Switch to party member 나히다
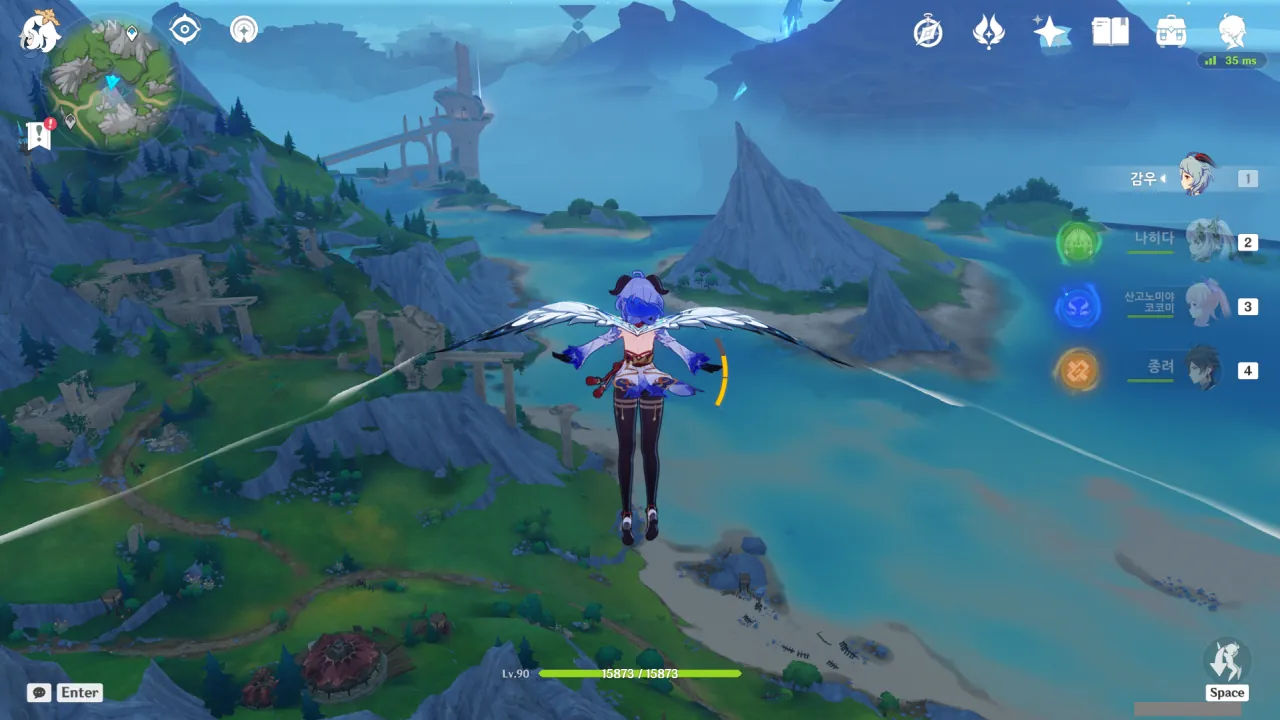Viewport: 1280px width, 720px height. [x=1207, y=241]
